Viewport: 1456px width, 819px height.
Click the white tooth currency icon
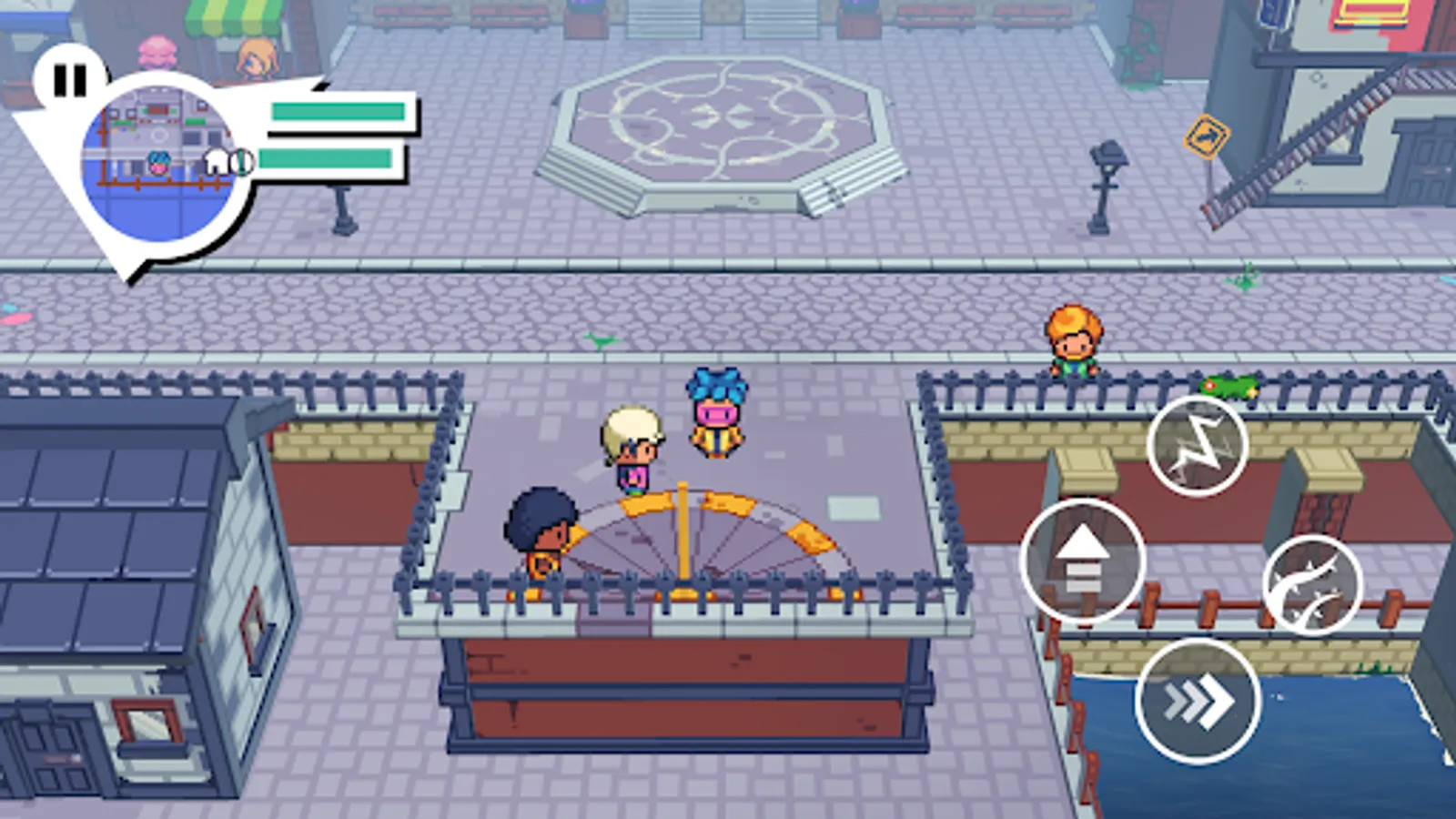tap(216, 160)
